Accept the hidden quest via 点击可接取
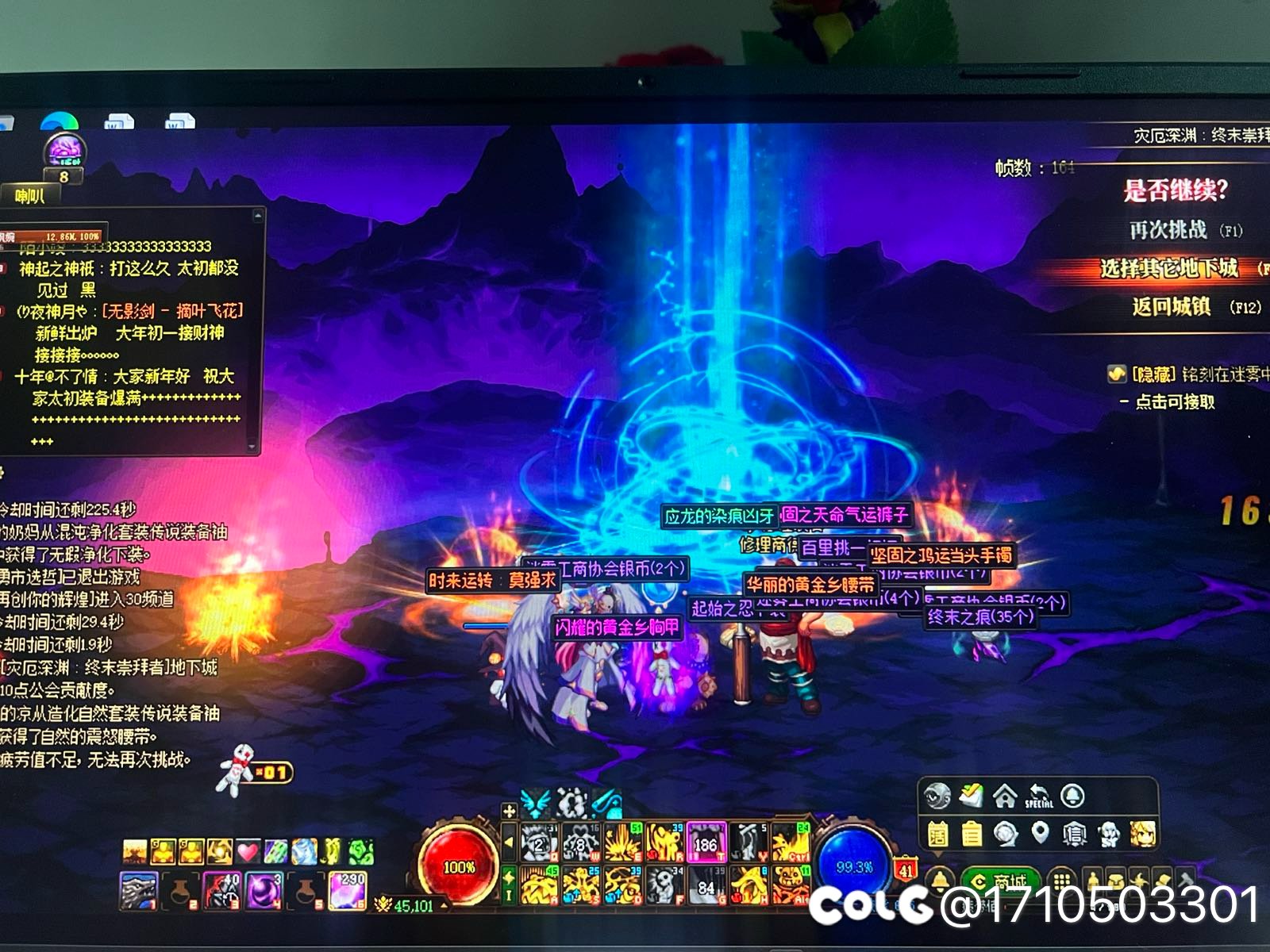 [1174, 402]
